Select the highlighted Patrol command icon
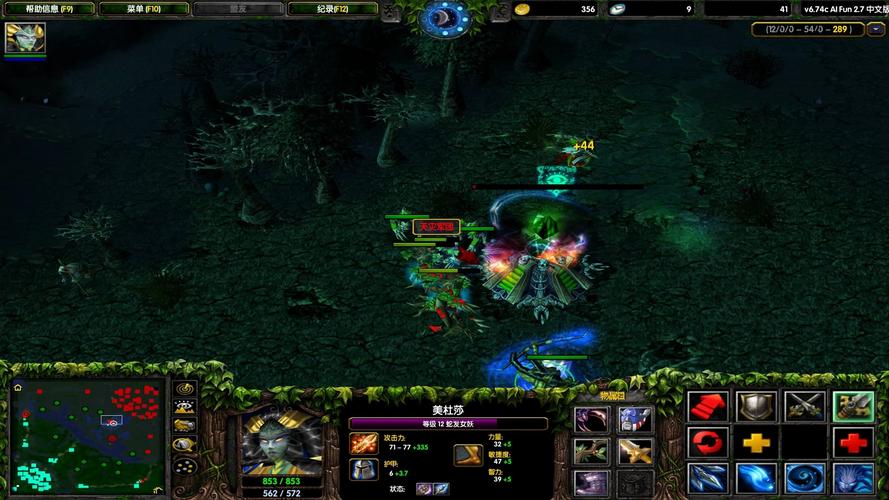Screen dimensions: 889x500 point(852,406)
